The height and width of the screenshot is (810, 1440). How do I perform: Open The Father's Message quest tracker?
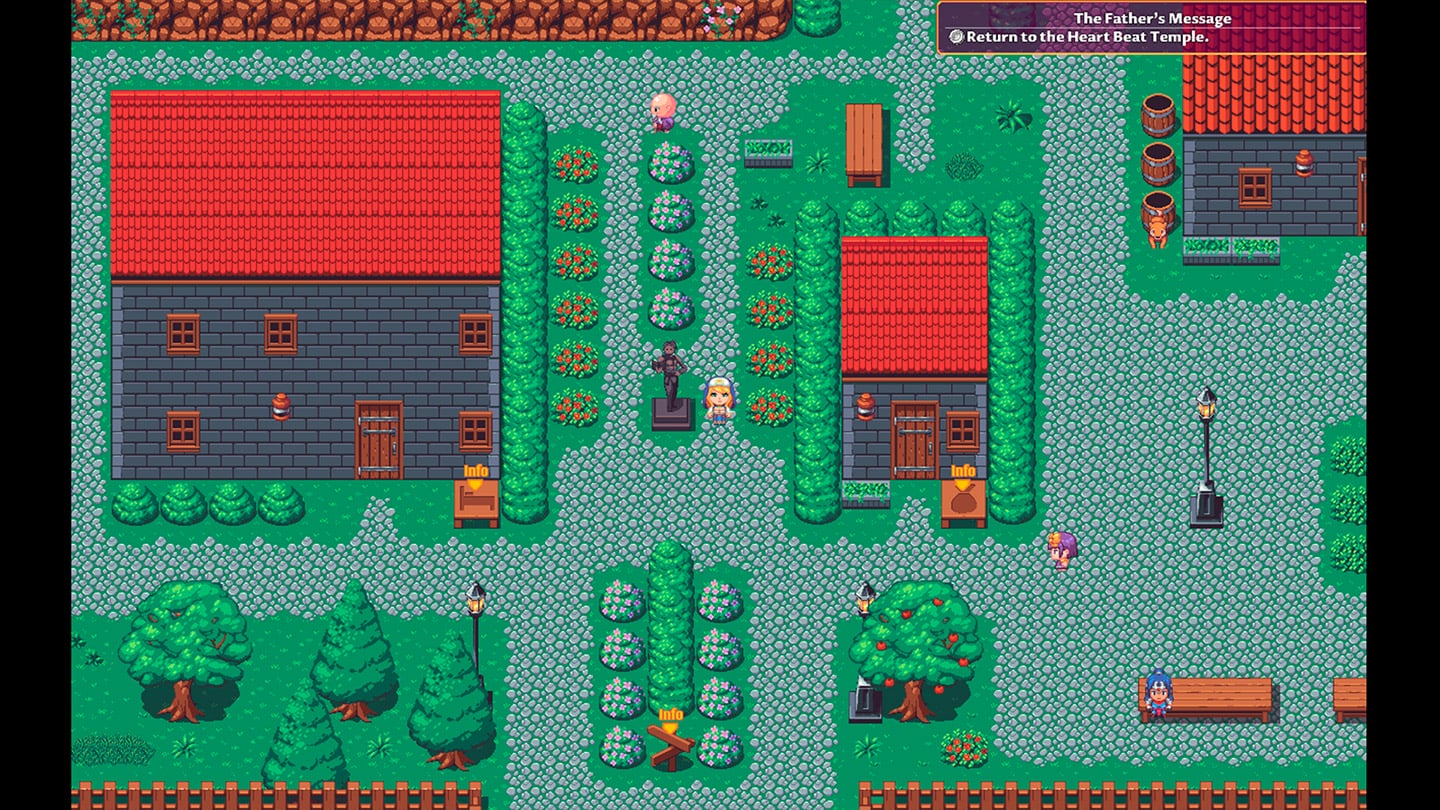[1151, 27]
